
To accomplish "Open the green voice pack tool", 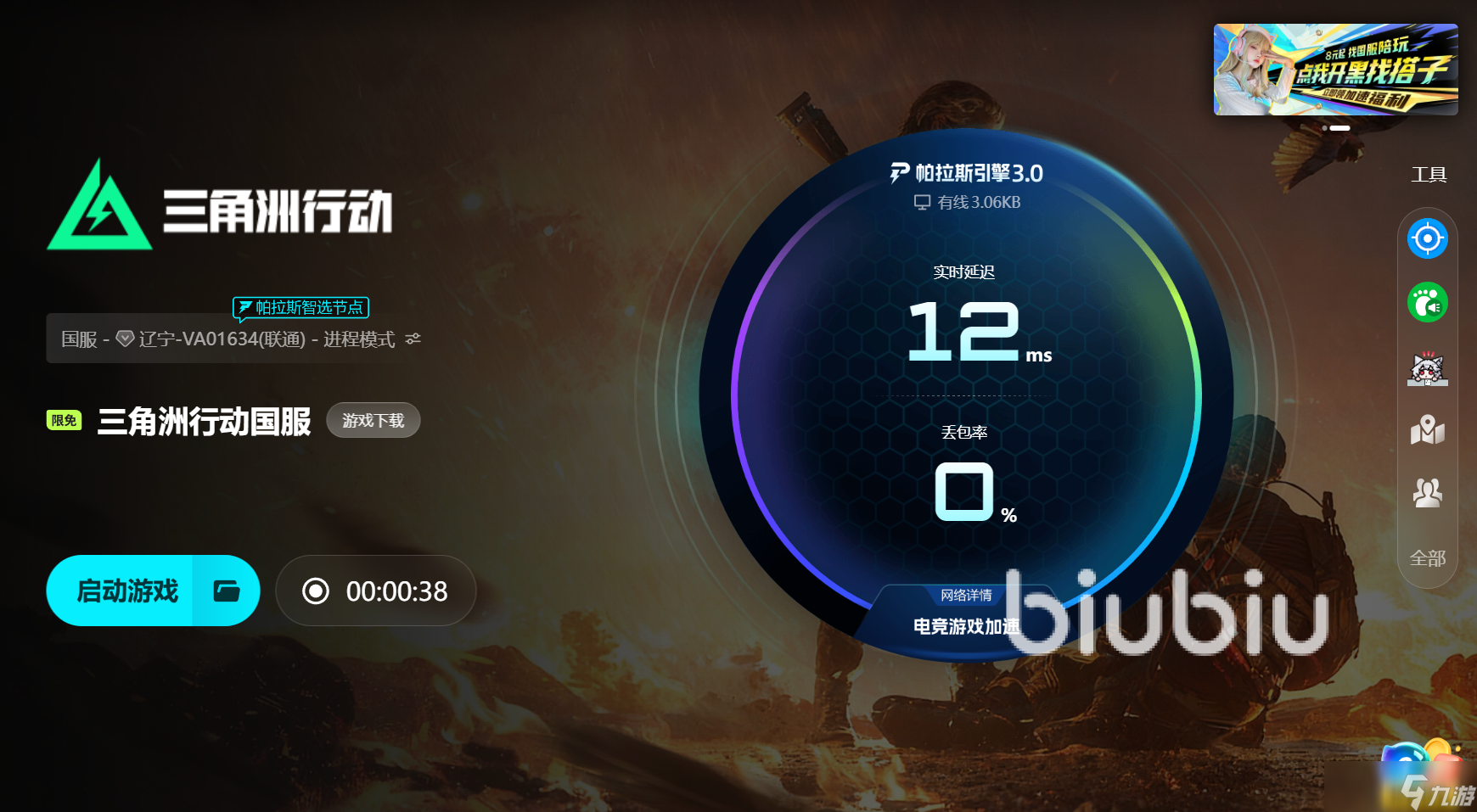I will [x=1429, y=302].
